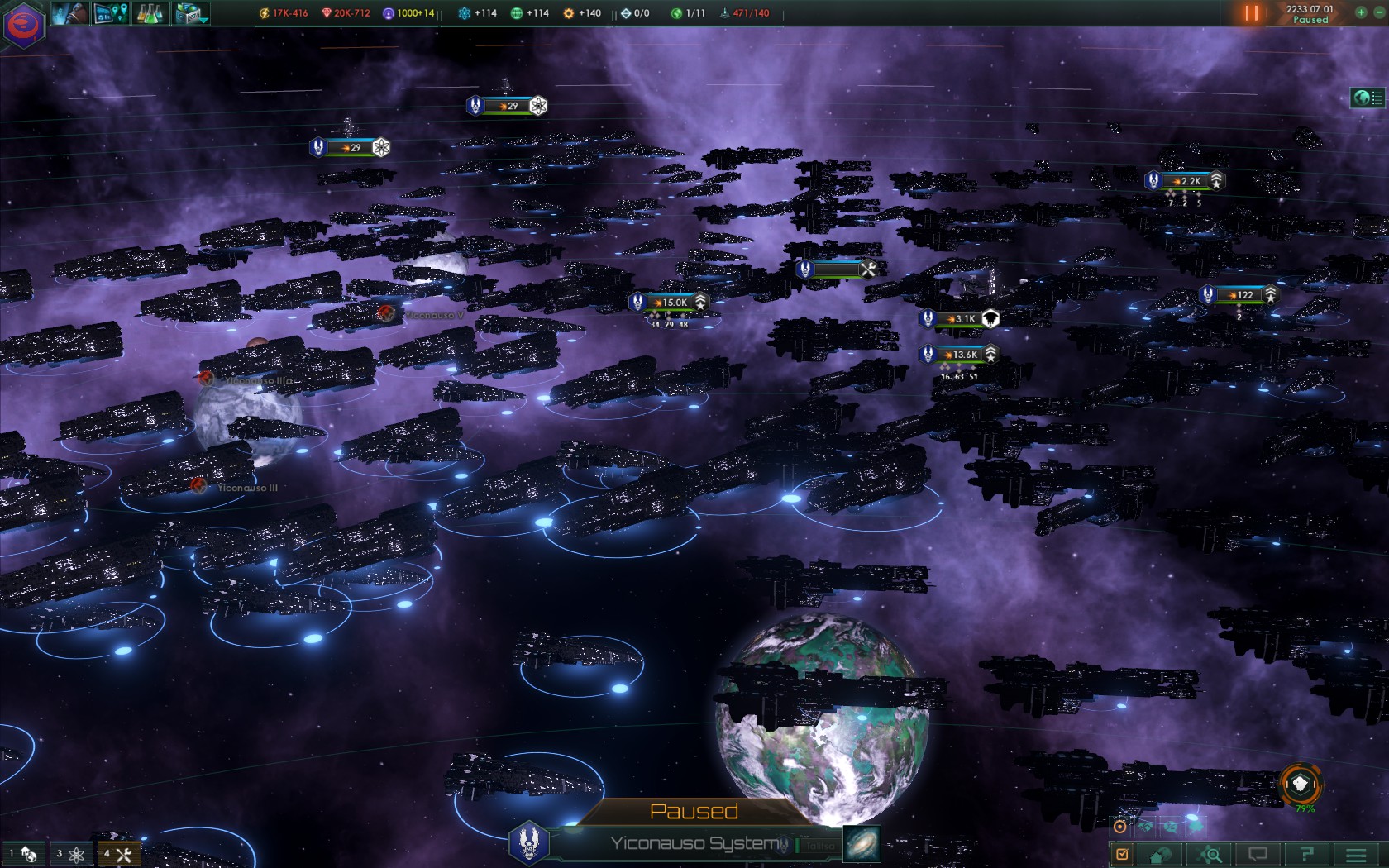Select the 122 power fleet marker

pos(1243,295)
